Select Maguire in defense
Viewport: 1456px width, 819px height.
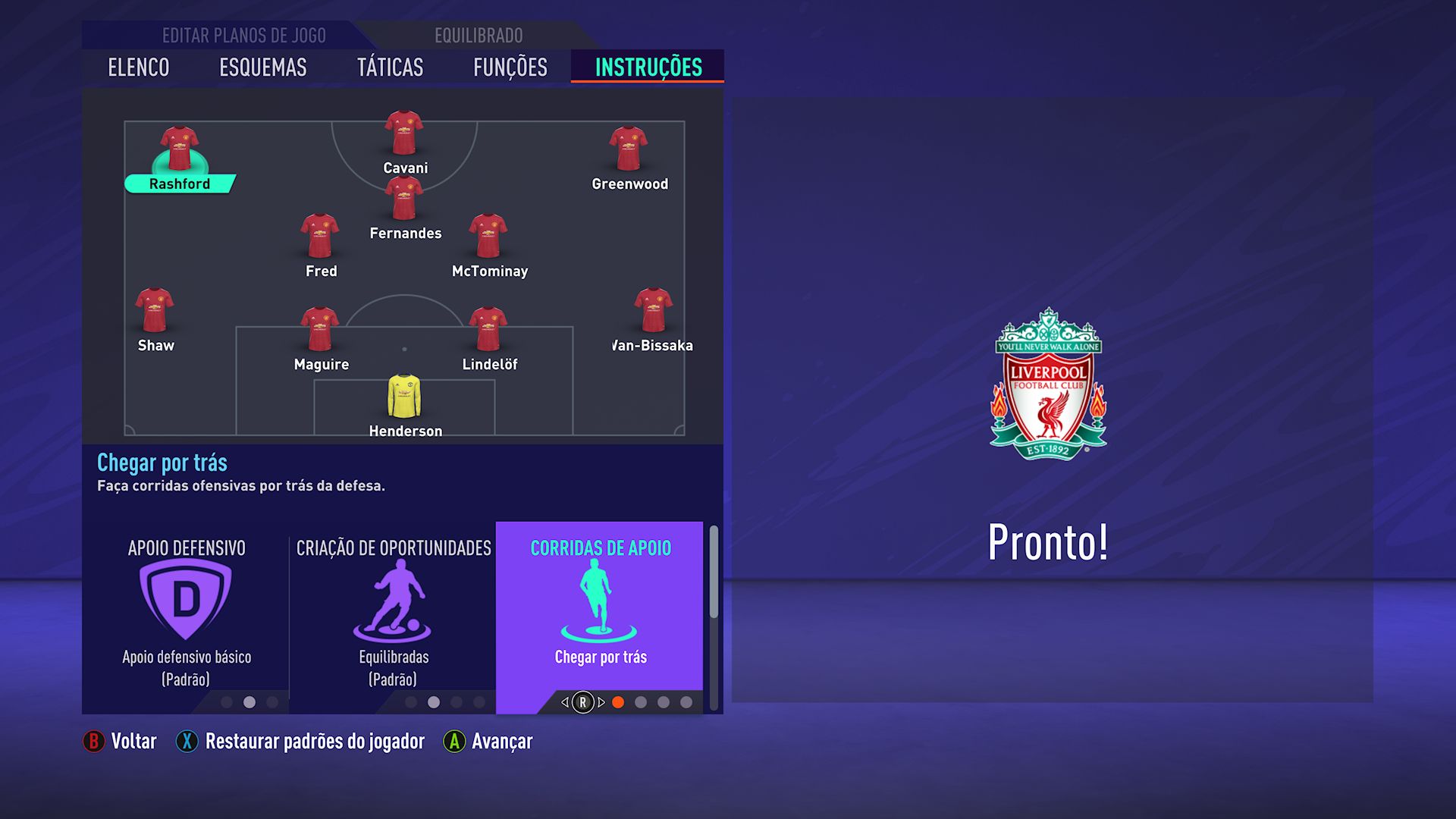click(320, 330)
